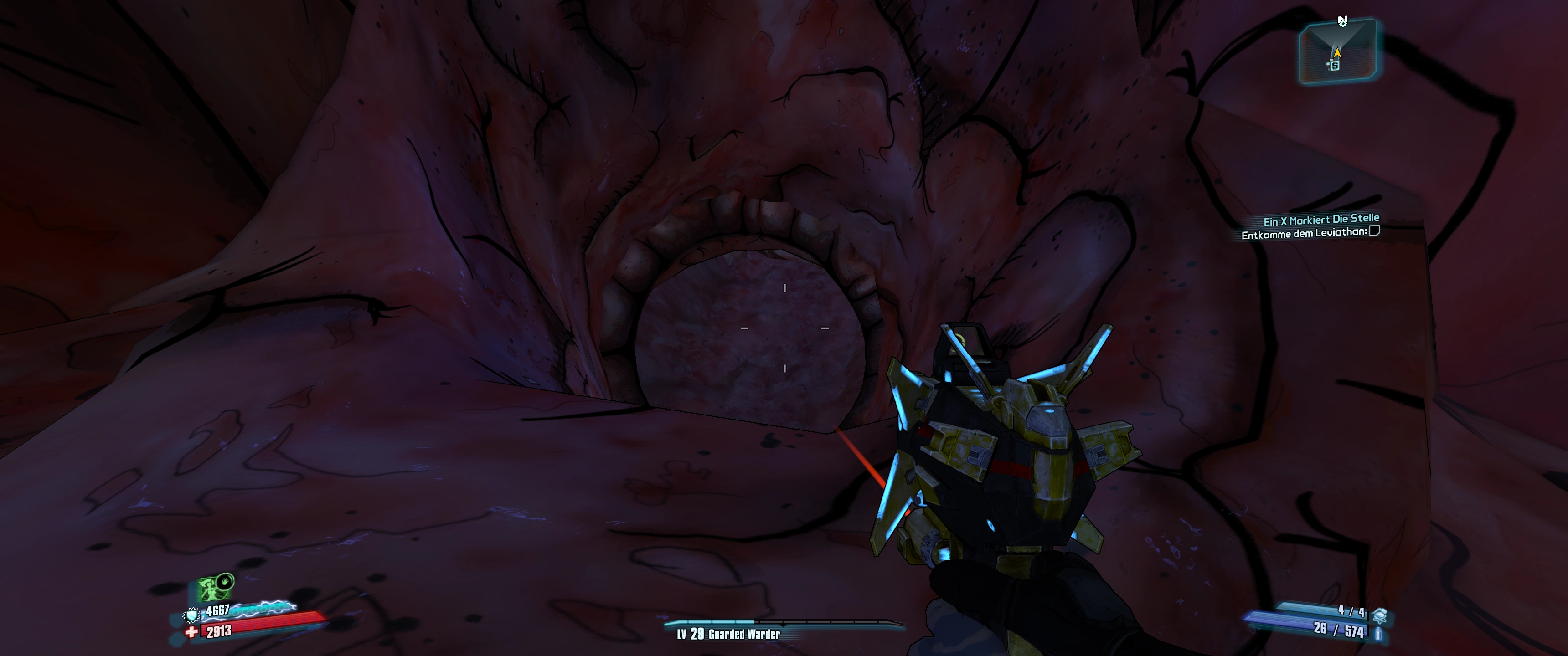The height and width of the screenshot is (656, 1568).
Task: Click the north compass marker above the minimap
Action: pyautogui.click(x=1343, y=22)
